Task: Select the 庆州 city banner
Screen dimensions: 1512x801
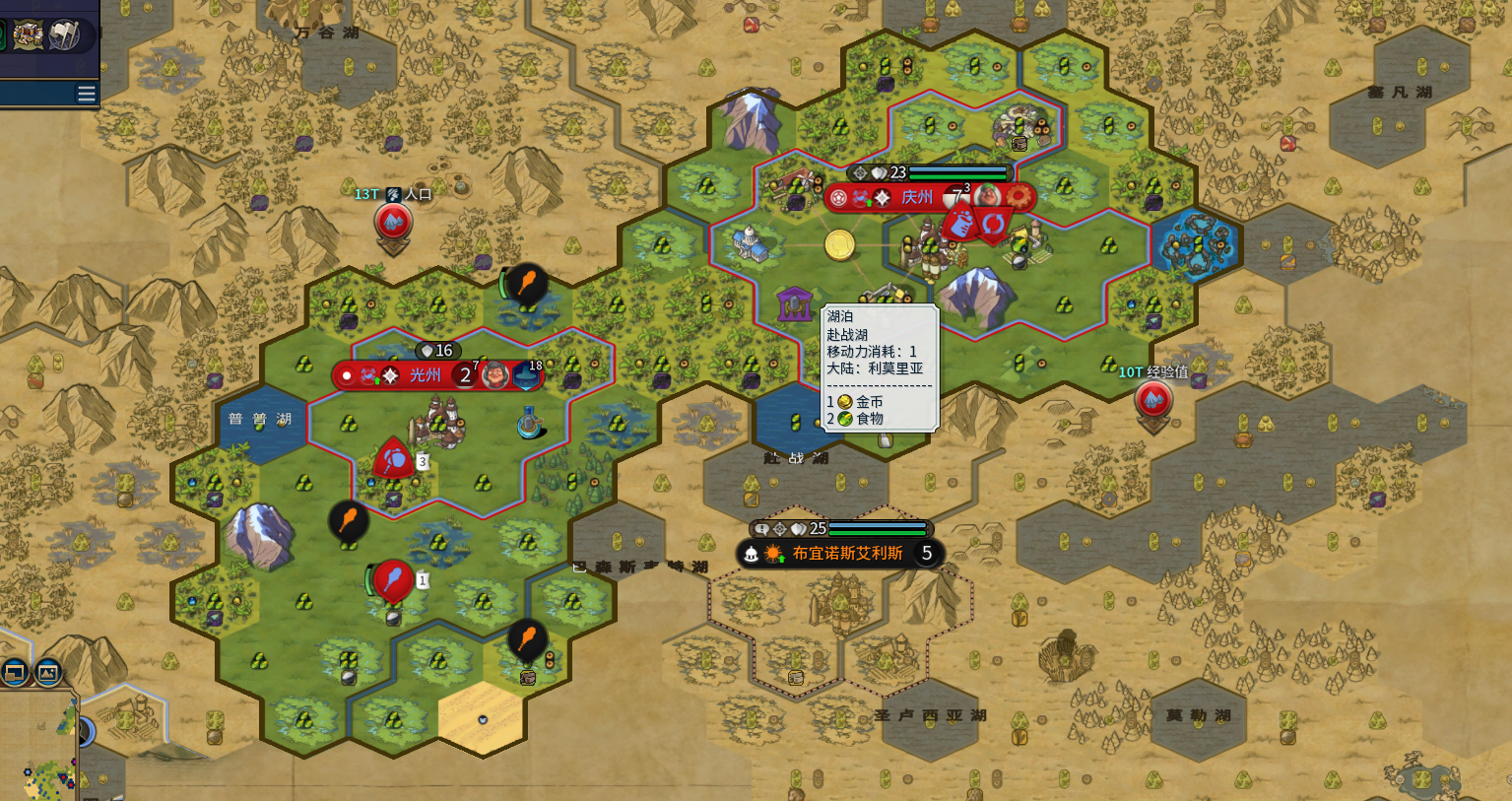Action: coord(916,197)
